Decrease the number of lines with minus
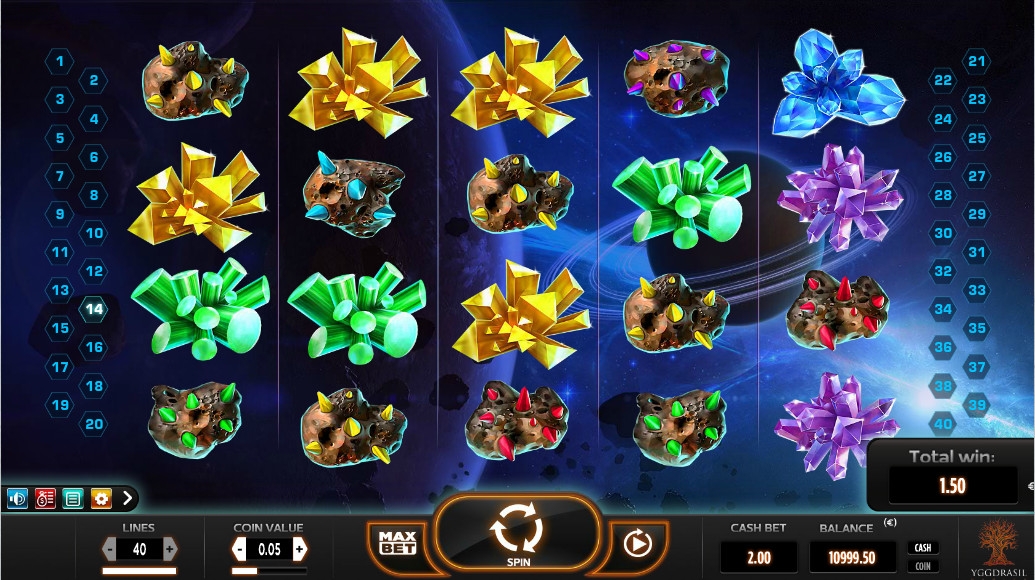The image size is (1035, 580). coord(110,549)
